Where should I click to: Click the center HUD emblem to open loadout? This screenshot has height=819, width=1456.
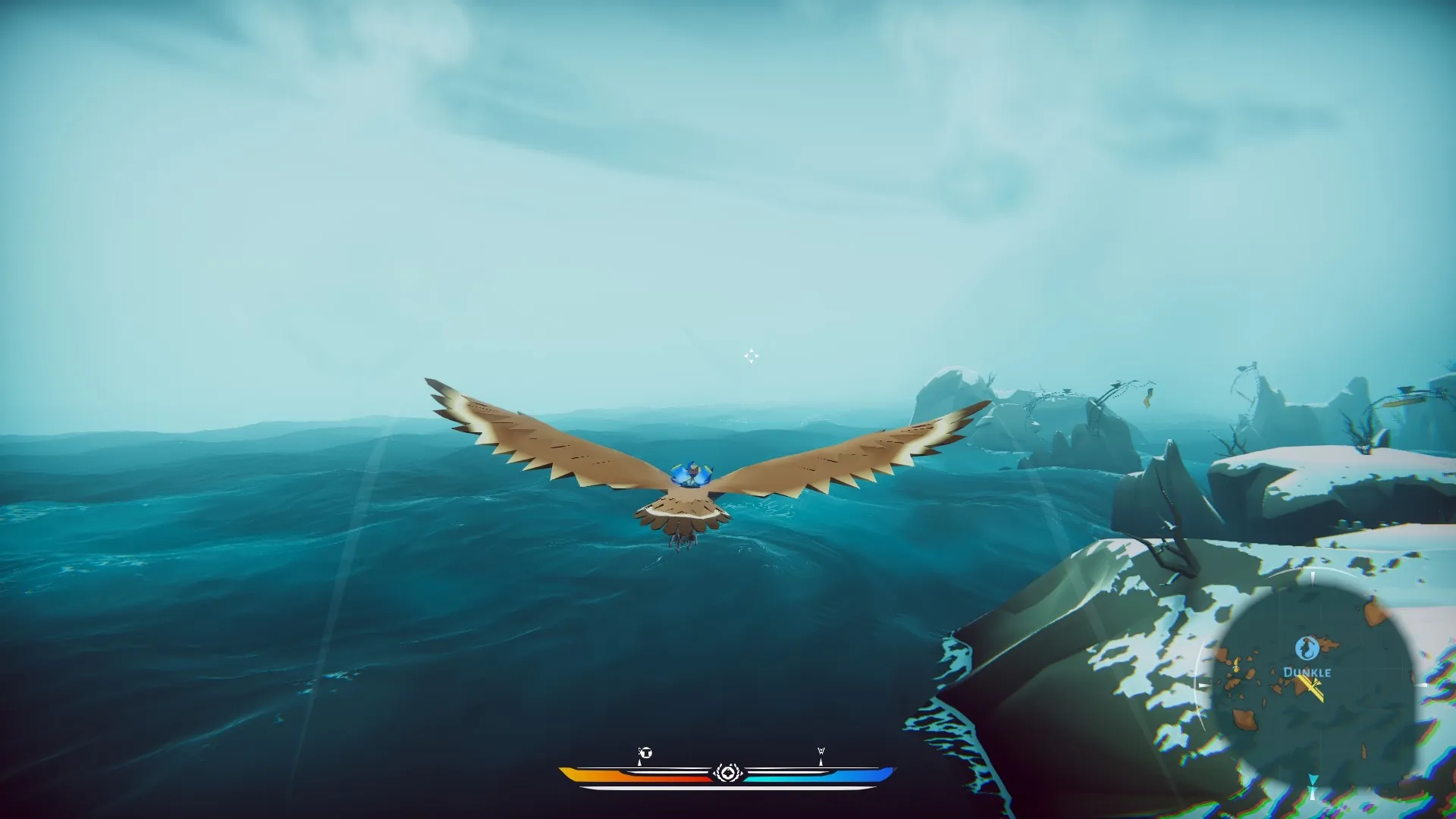click(x=728, y=773)
